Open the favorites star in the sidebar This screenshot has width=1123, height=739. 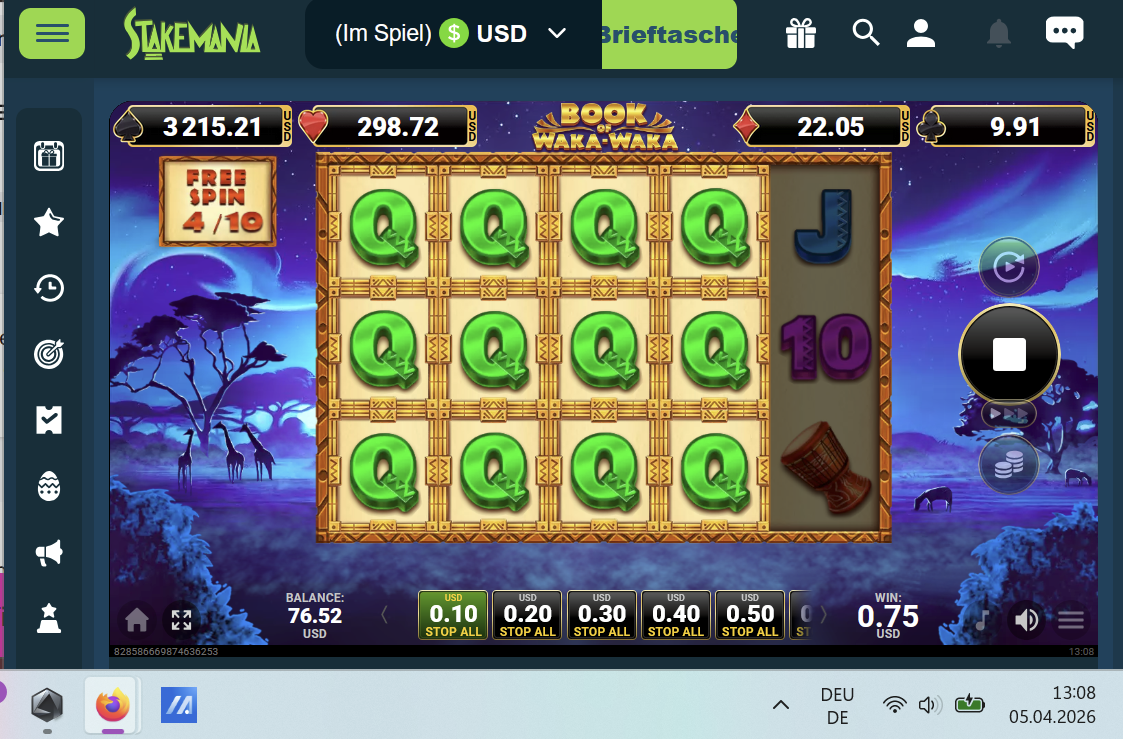click(49, 223)
